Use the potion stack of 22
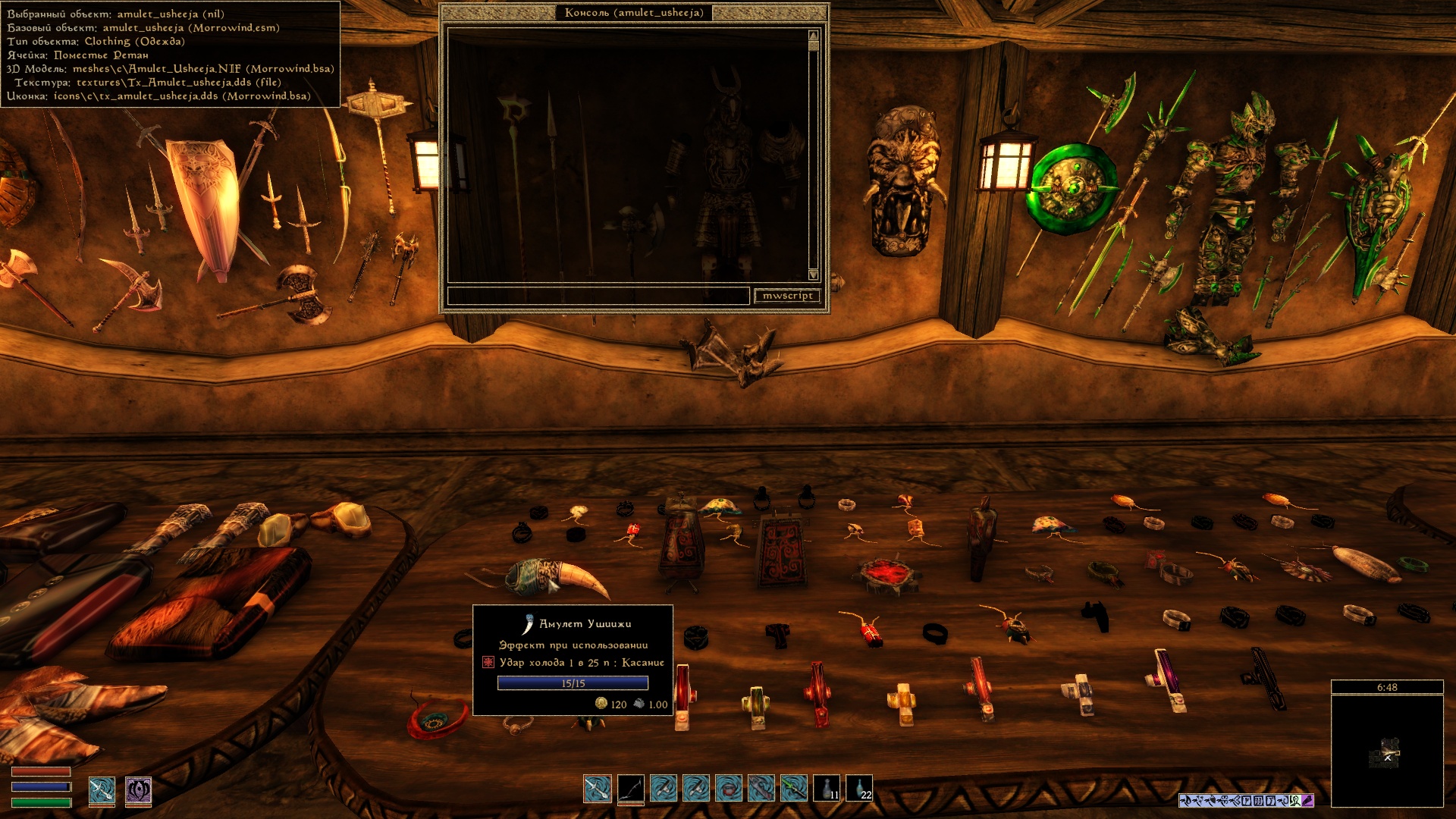Image resolution: width=1456 pixels, height=819 pixels. 859,789
